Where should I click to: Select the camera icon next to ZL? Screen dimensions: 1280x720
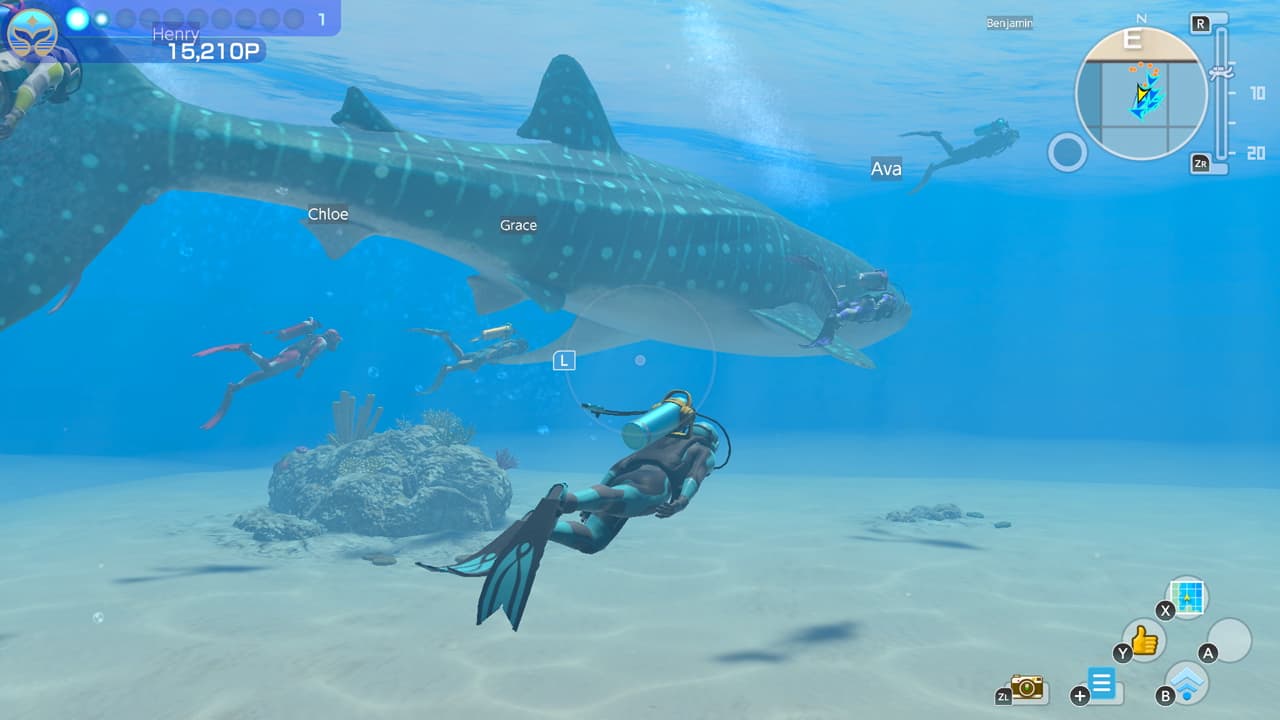(x=1025, y=688)
